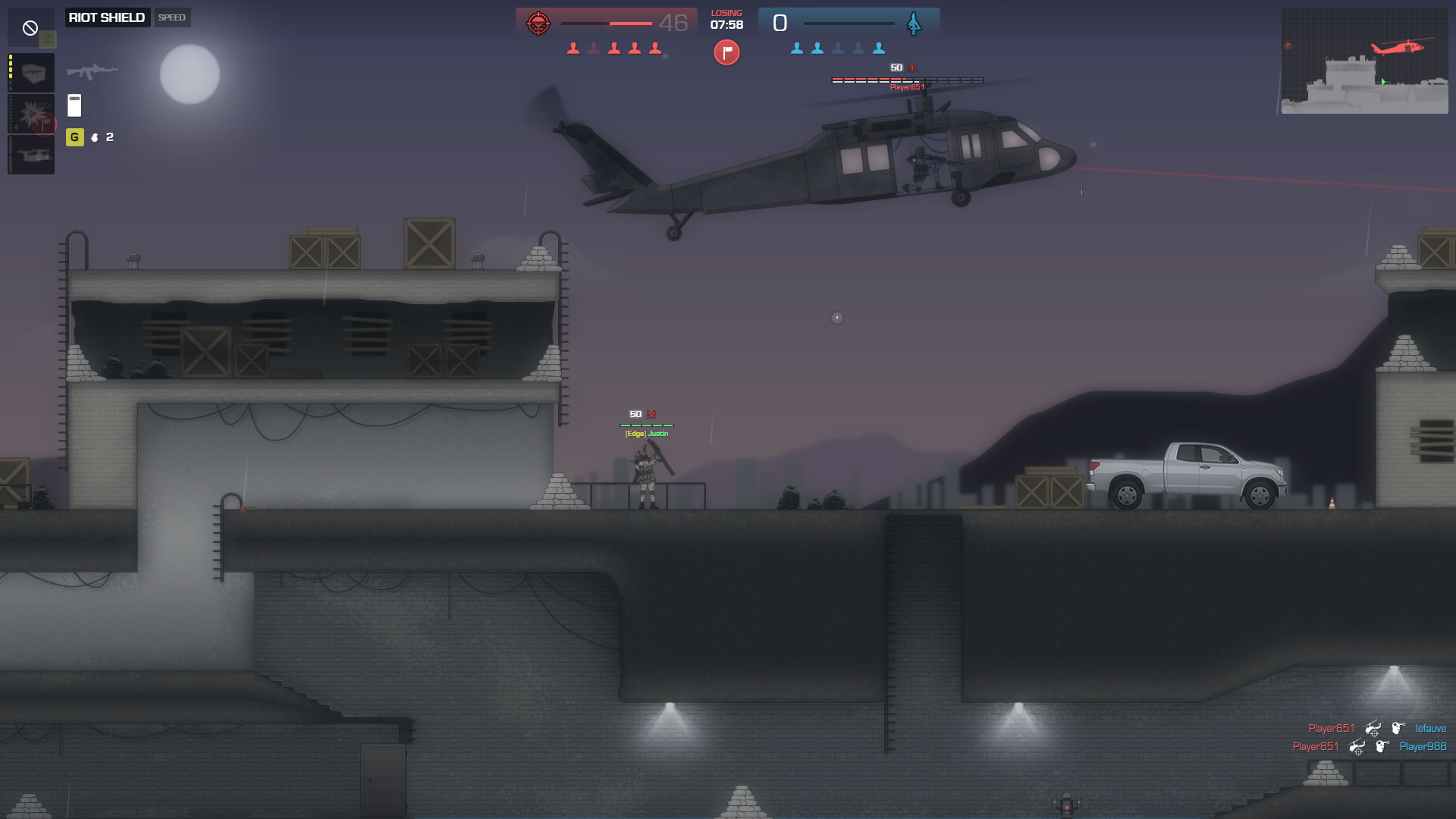Click the SPEED attribute tab

[x=172, y=17]
